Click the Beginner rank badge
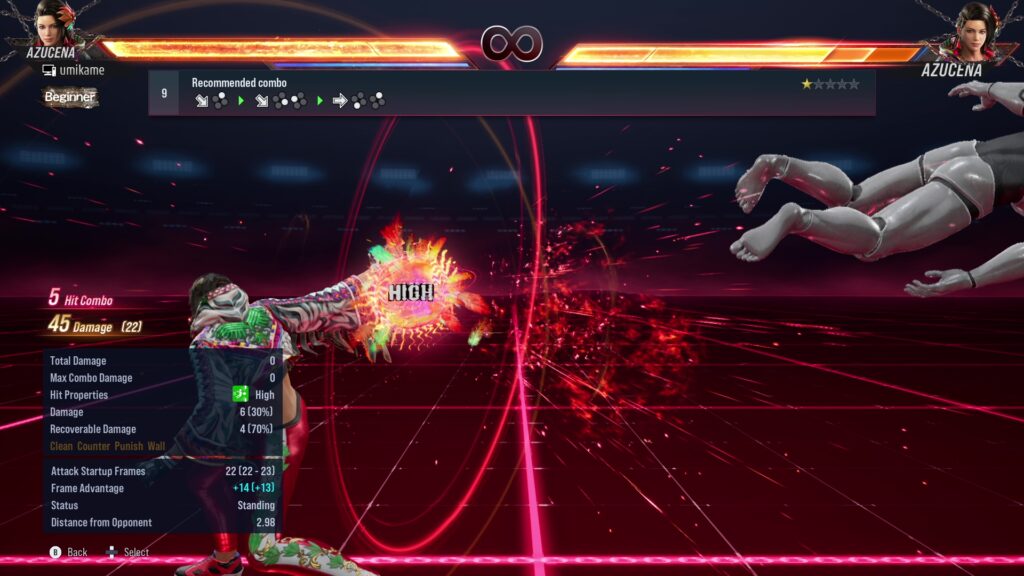The image size is (1024, 576). [x=70, y=97]
